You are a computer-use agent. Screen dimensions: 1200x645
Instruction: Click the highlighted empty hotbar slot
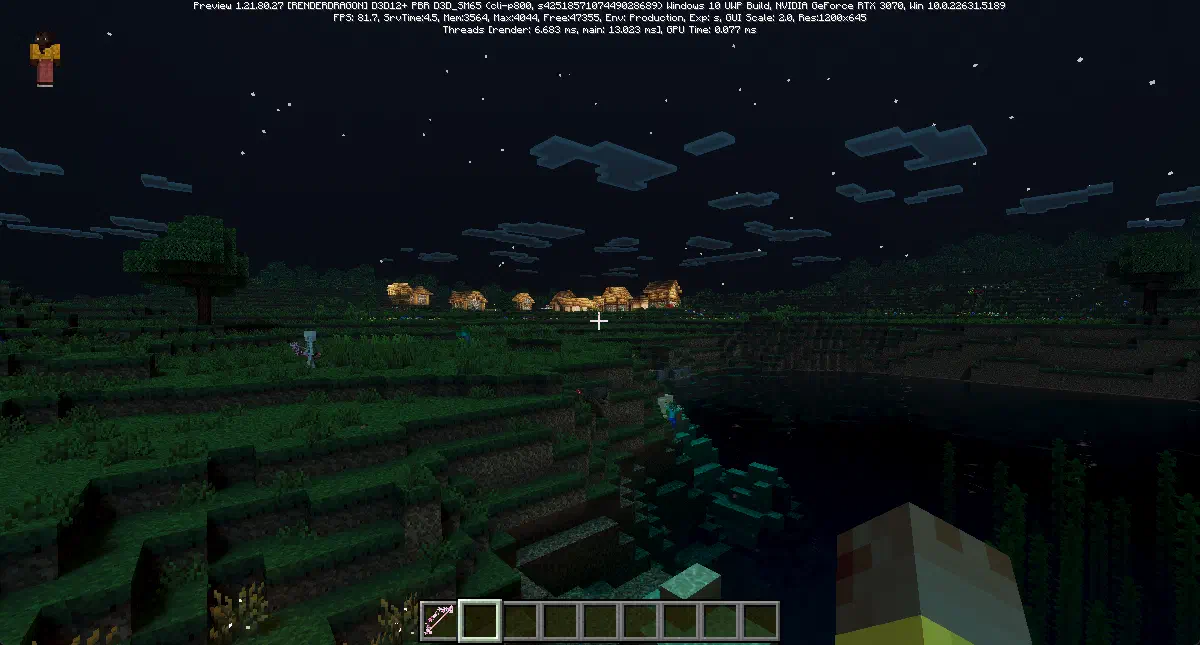pyautogui.click(x=479, y=620)
